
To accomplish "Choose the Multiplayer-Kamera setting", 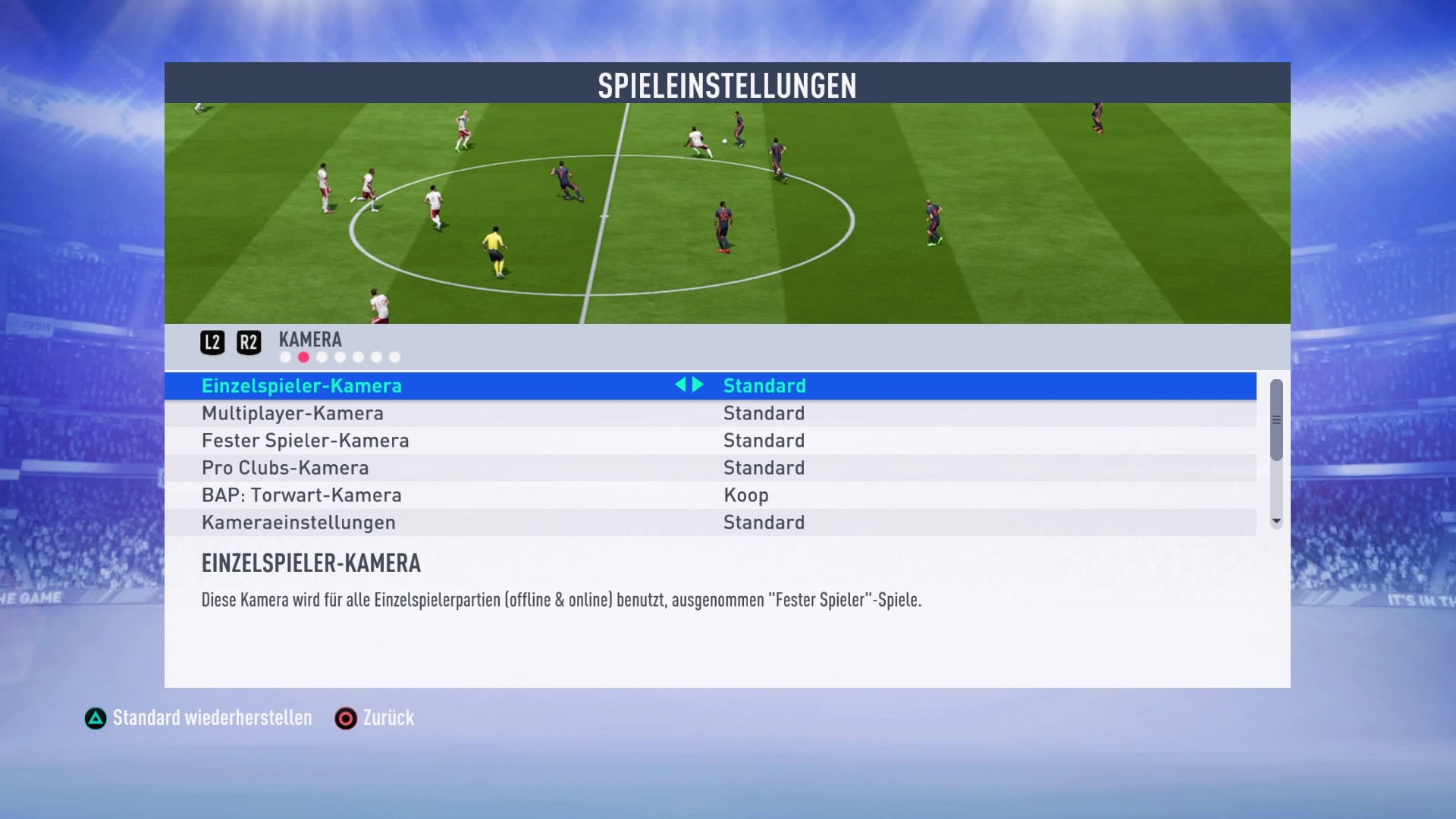I will [293, 413].
